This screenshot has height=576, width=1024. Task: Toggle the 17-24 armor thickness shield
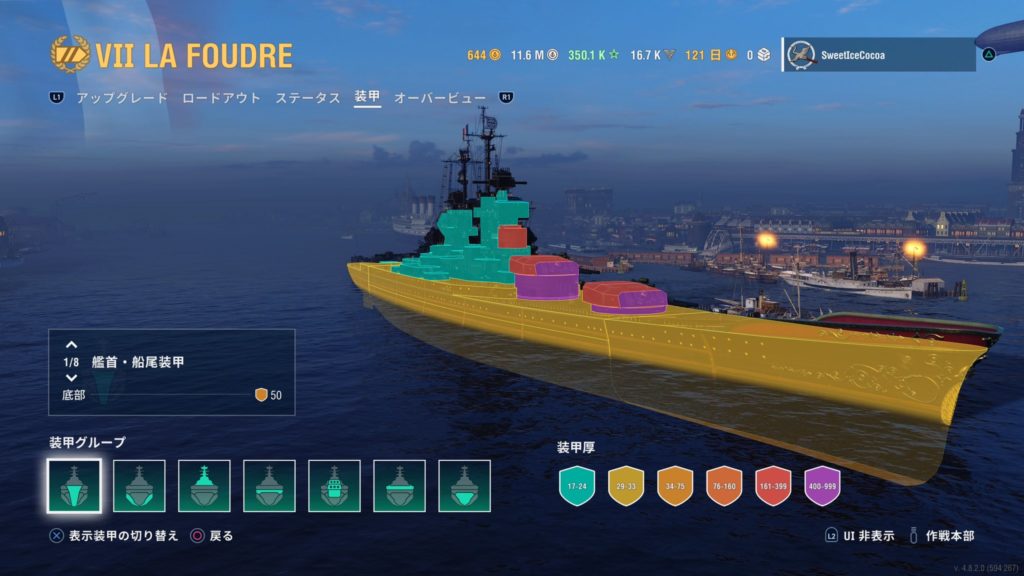tap(575, 486)
